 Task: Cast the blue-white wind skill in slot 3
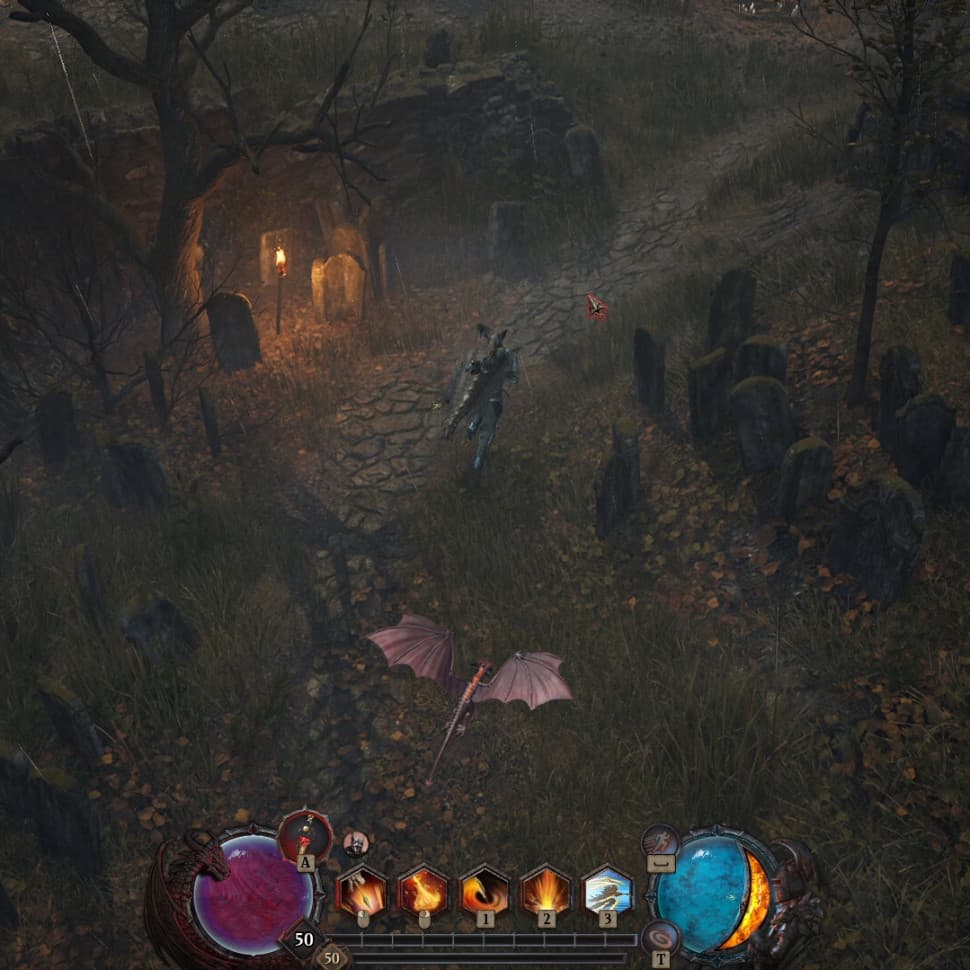(607, 889)
